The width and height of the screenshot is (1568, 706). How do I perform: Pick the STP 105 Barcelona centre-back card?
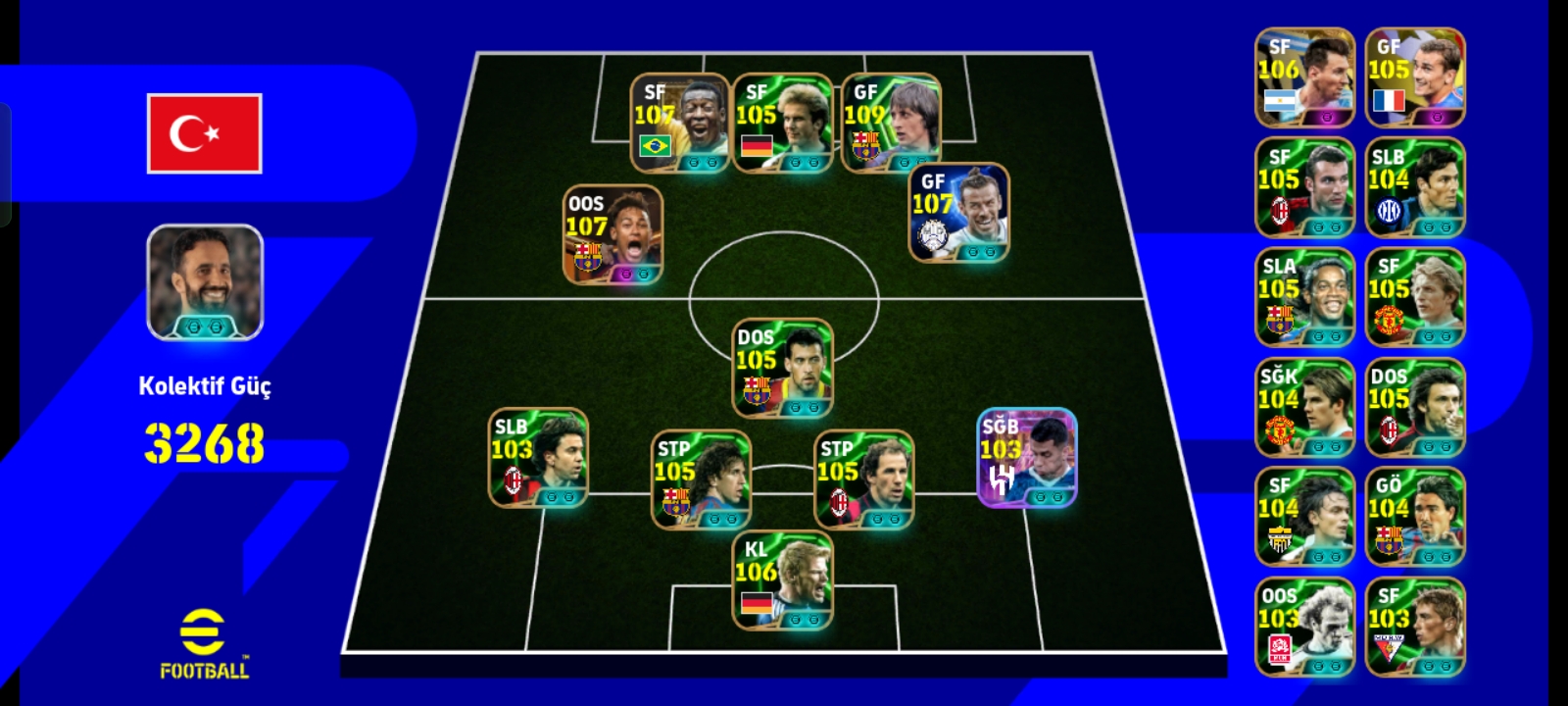click(x=701, y=479)
